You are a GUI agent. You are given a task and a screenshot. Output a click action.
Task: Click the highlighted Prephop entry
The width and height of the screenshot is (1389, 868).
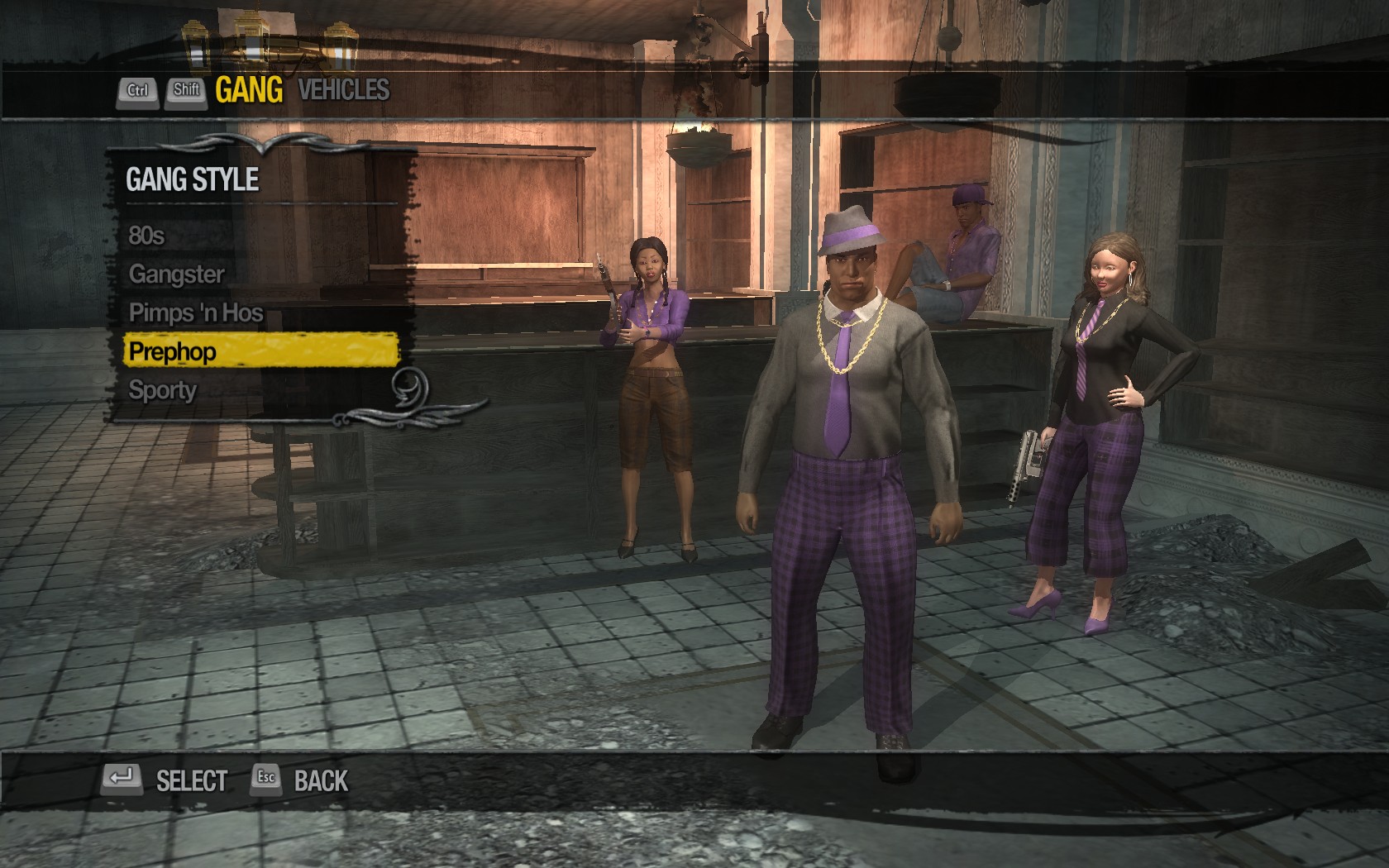pos(174,351)
